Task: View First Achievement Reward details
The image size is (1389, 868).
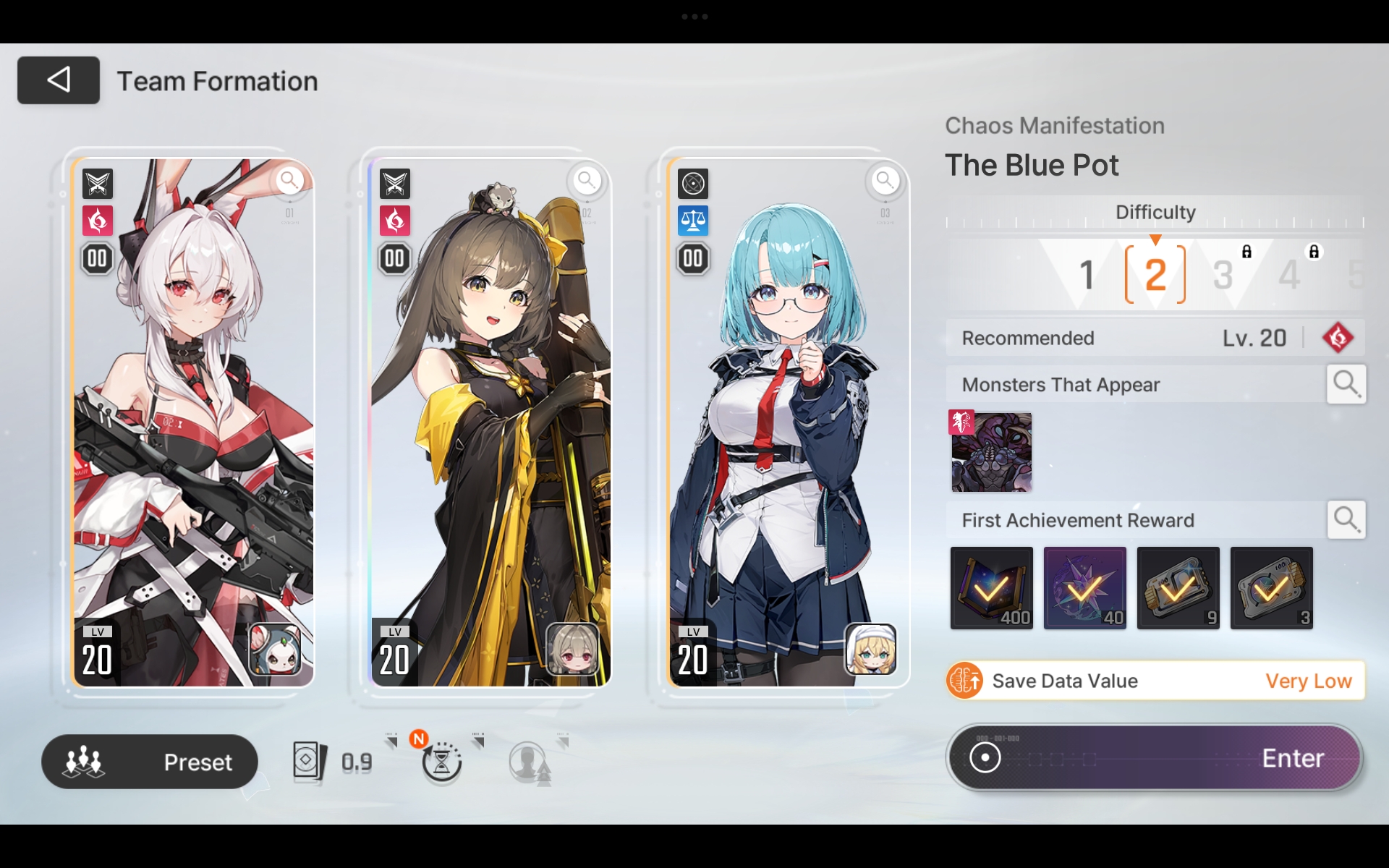Action: (x=1346, y=519)
